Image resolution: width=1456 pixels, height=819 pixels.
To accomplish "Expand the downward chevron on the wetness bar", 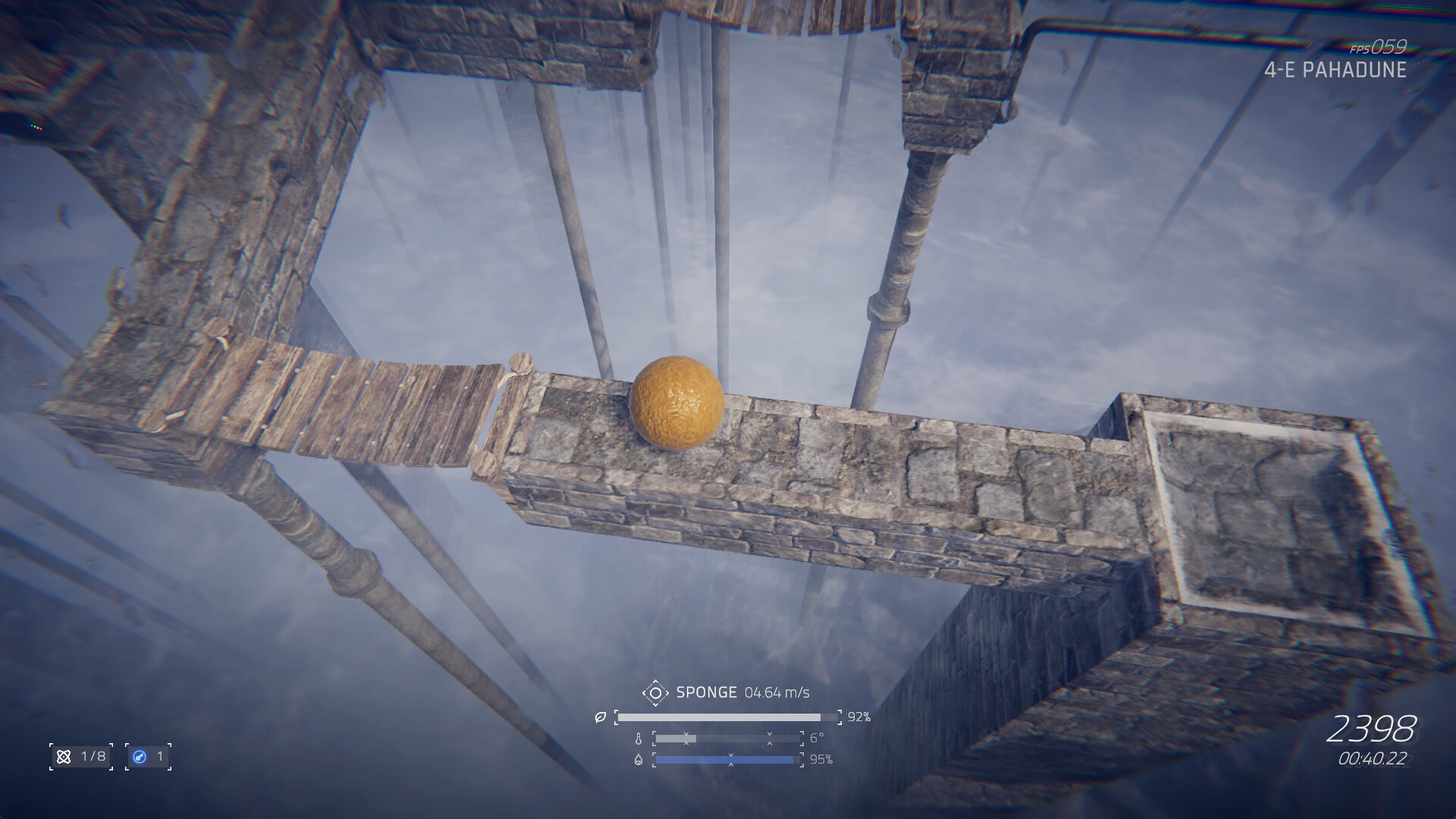I will [x=730, y=755].
